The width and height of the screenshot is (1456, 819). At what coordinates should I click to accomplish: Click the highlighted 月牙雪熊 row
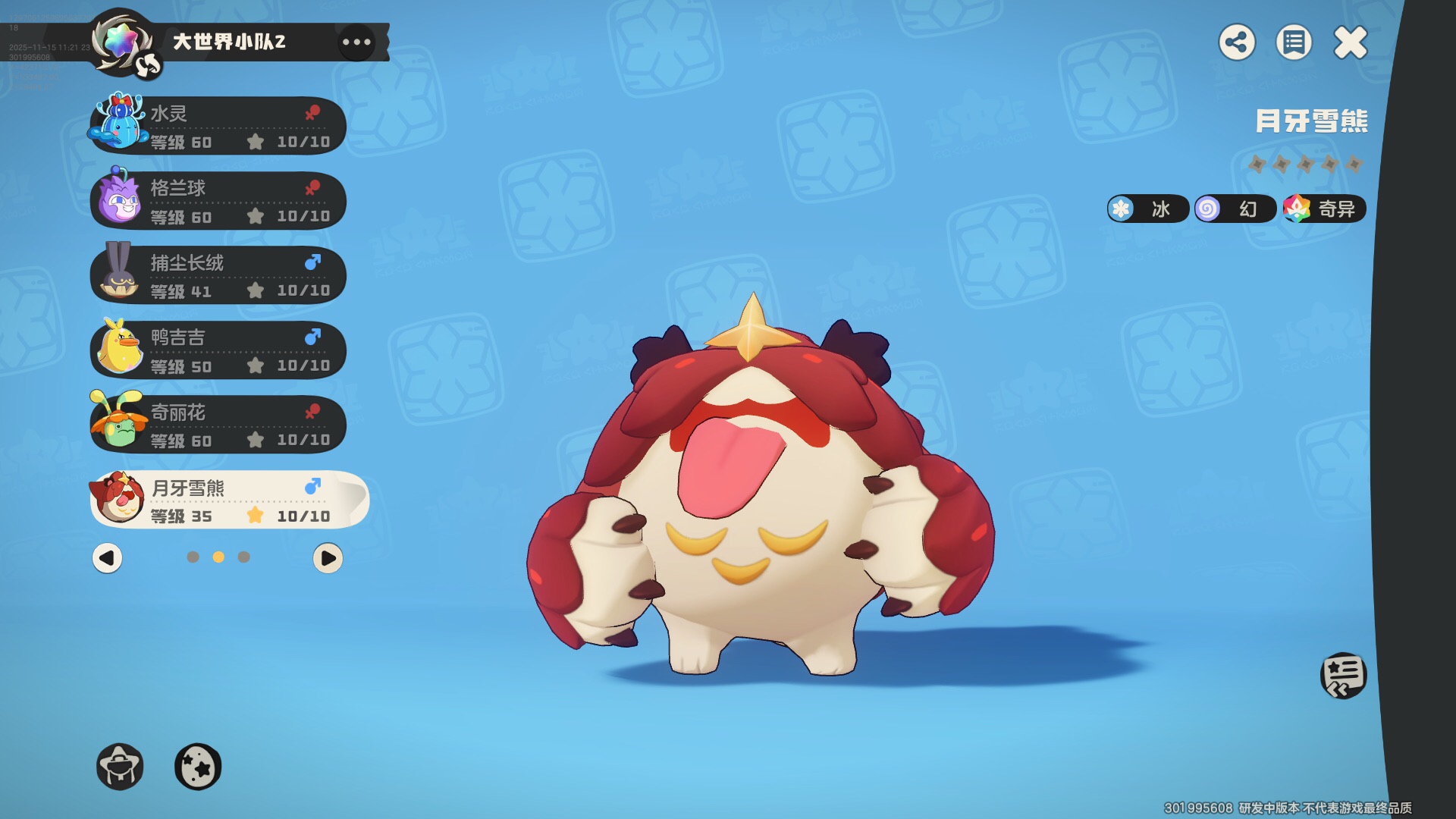pyautogui.click(x=227, y=500)
